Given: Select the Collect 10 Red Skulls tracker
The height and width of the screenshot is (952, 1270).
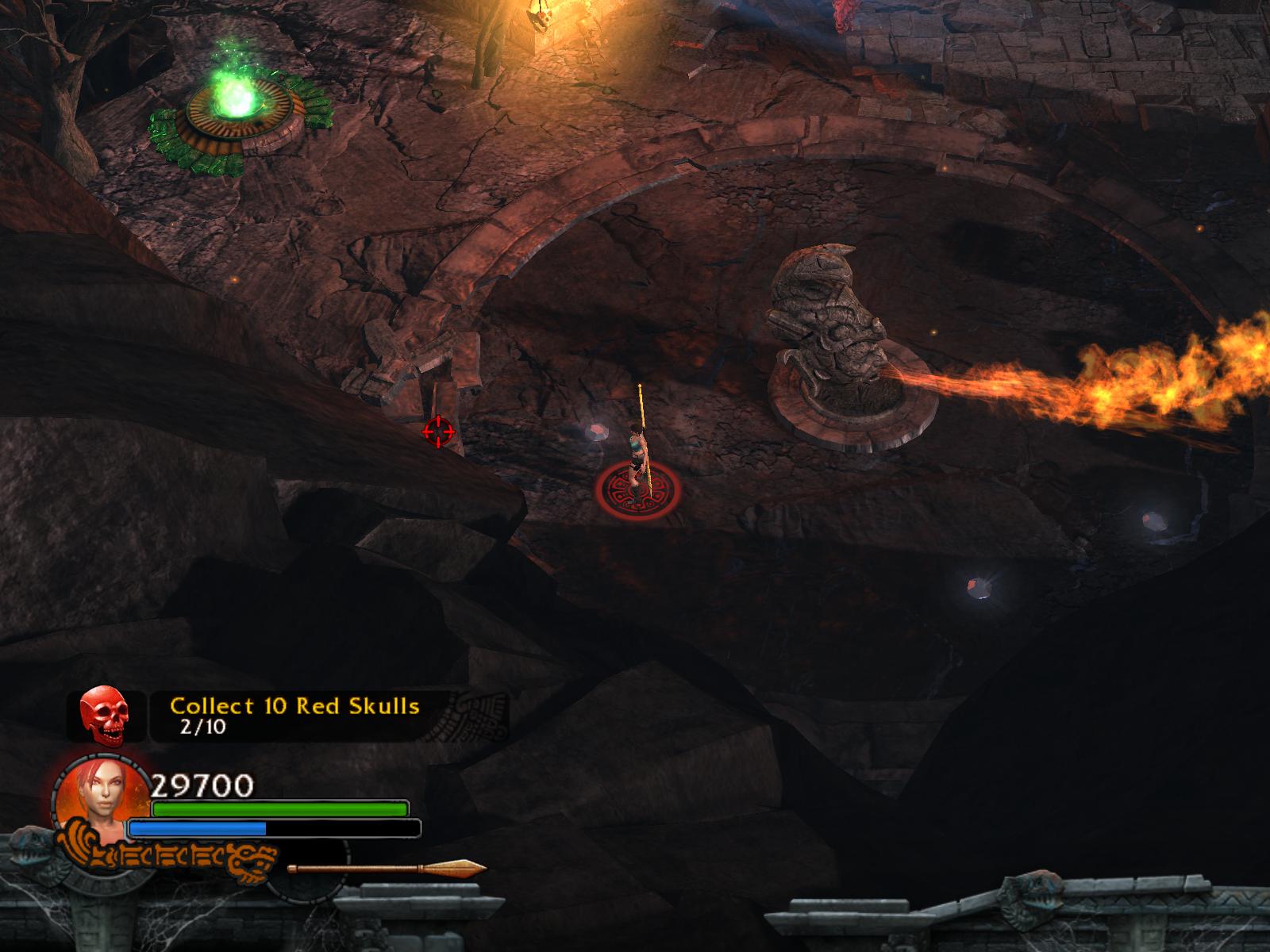Looking at the screenshot, I should coord(295,716).
